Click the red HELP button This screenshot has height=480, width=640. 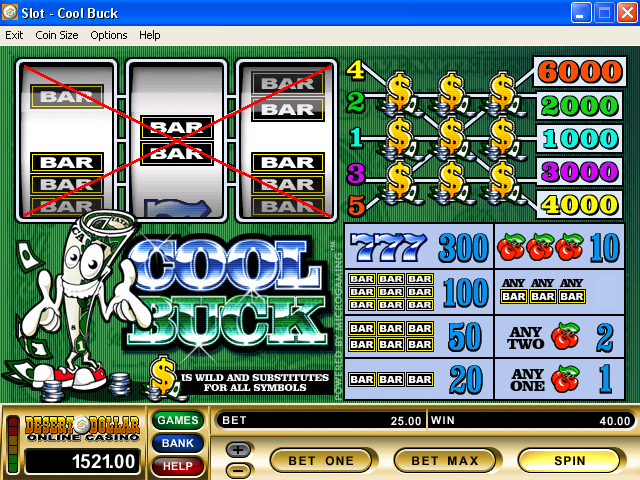[177, 465]
